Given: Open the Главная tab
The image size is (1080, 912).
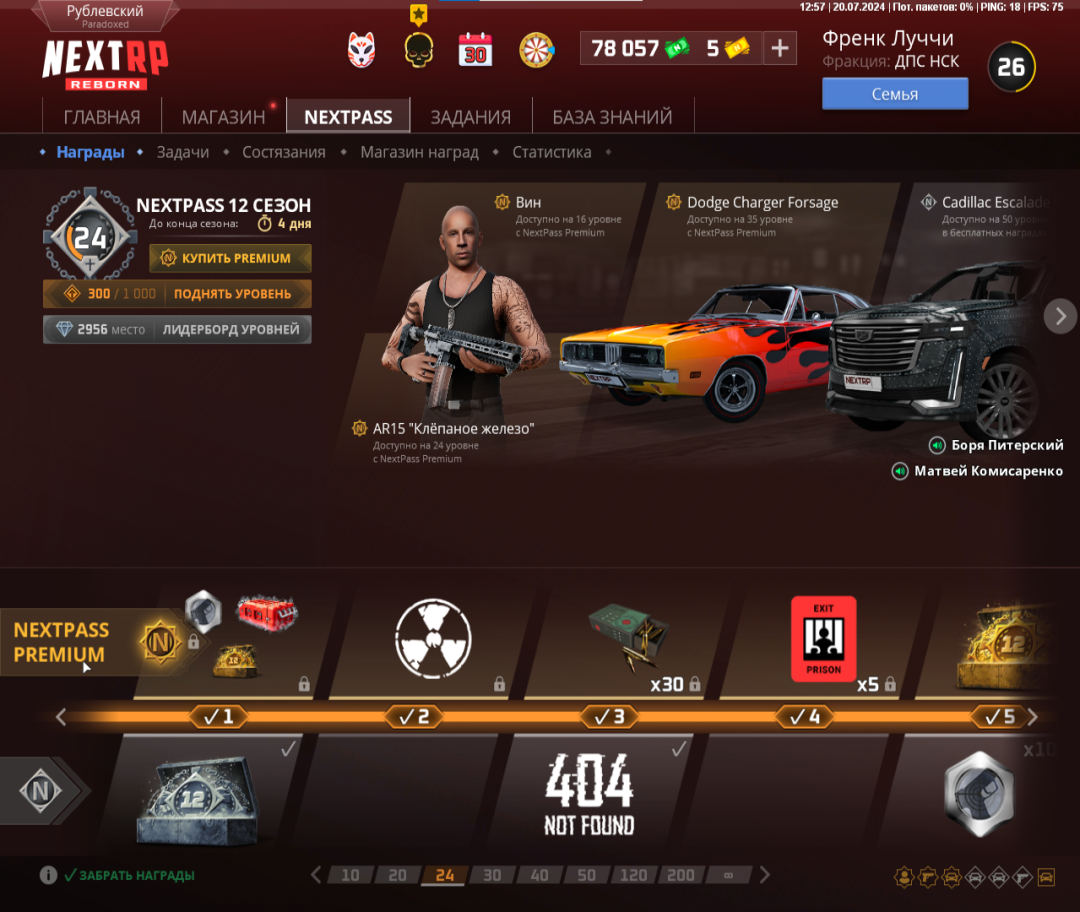Looking at the screenshot, I should pos(101,117).
